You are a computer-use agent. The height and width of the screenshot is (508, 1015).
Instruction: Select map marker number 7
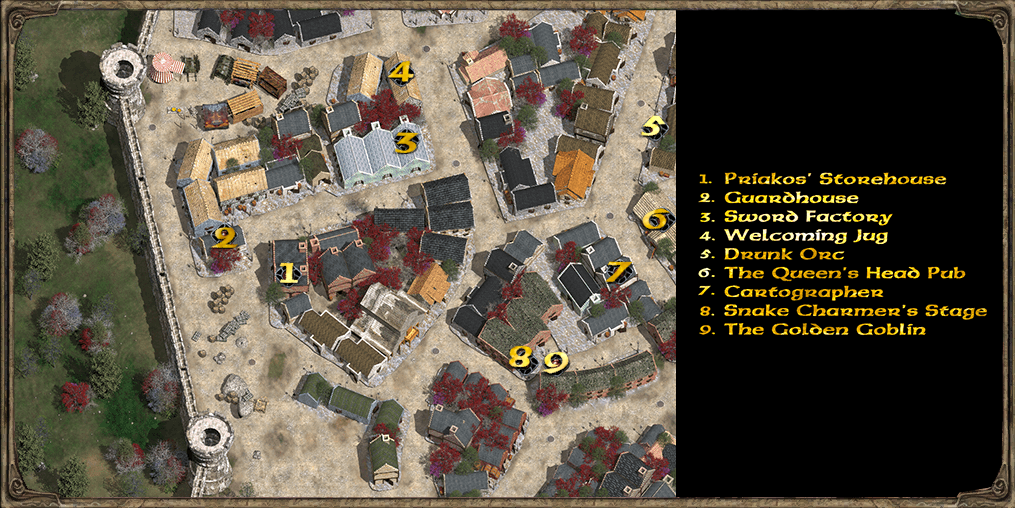click(x=619, y=270)
